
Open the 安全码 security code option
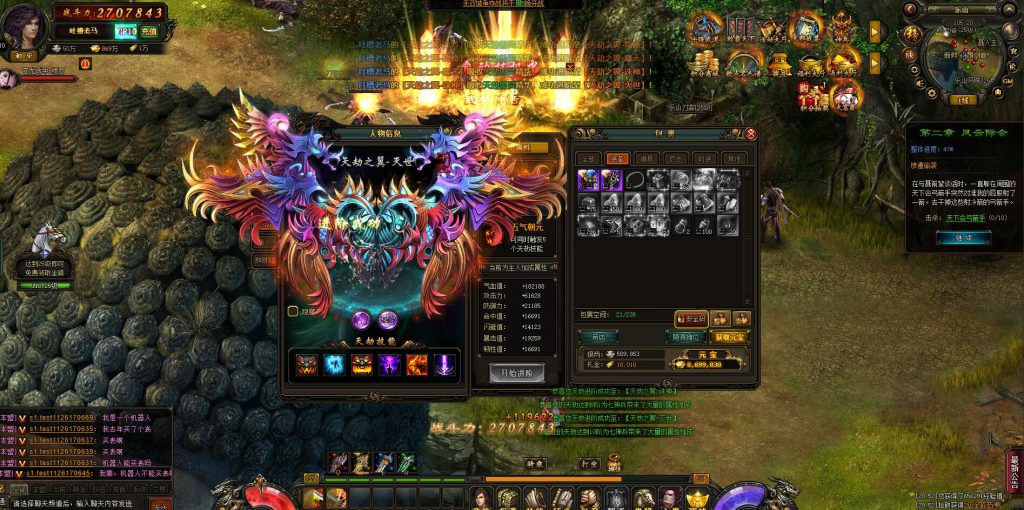(x=690, y=318)
